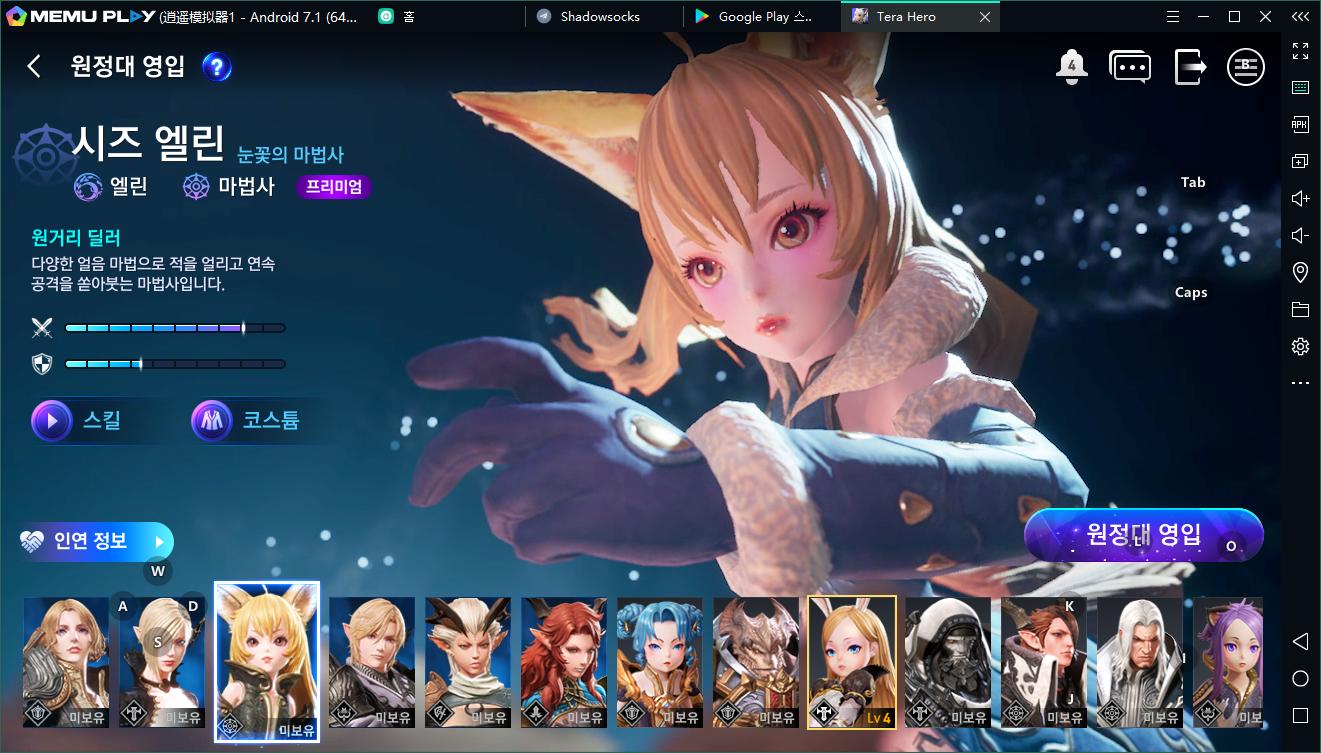Image resolution: width=1321 pixels, height=753 pixels.
Task: Open the notification bell
Action: pyautogui.click(x=1071, y=67)
